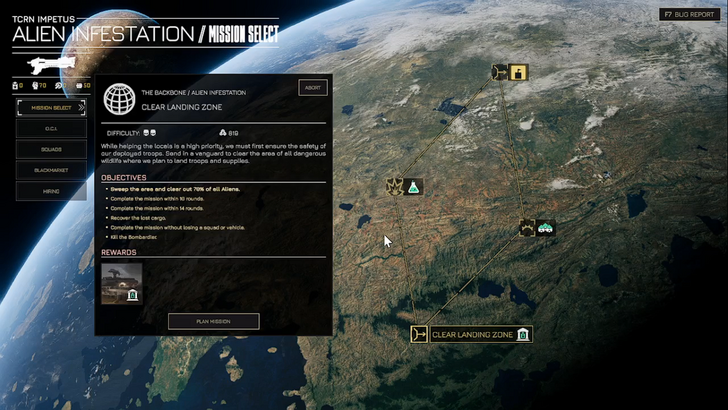Select the Clear Landing Zone map marker
728x410 pixels.
pos(471,334)
